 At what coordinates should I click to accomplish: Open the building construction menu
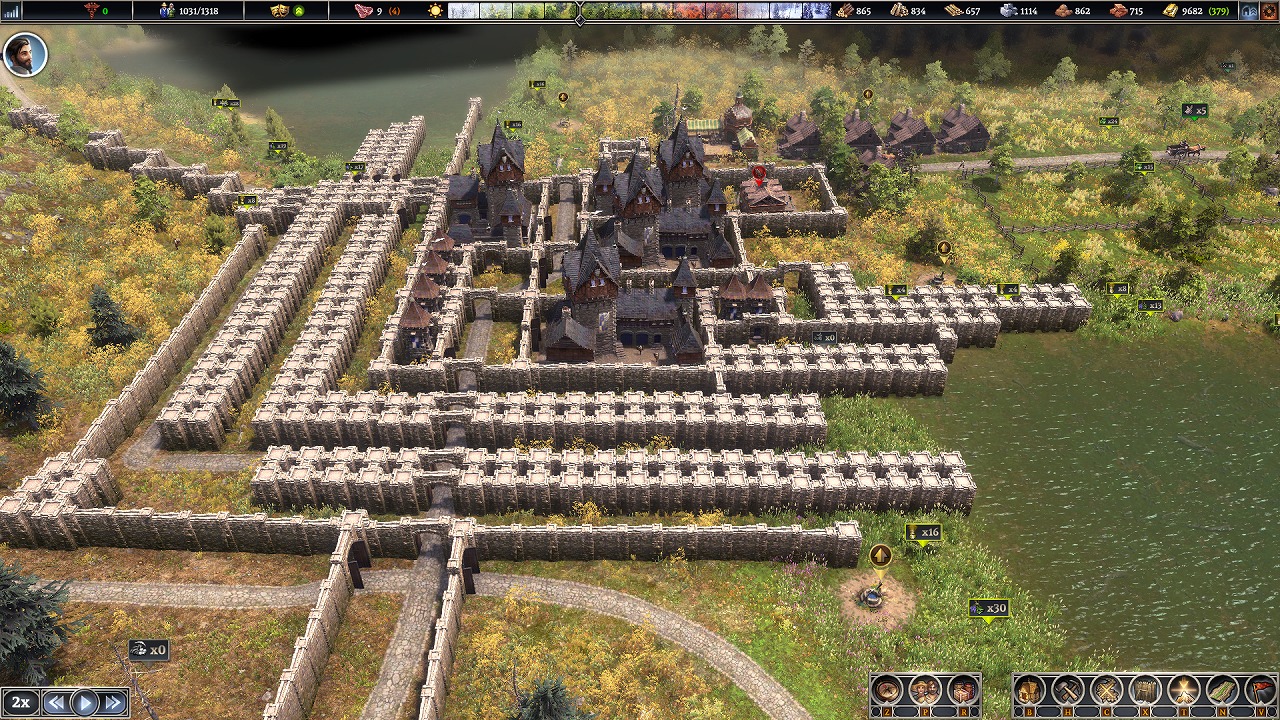[1030, 691]
